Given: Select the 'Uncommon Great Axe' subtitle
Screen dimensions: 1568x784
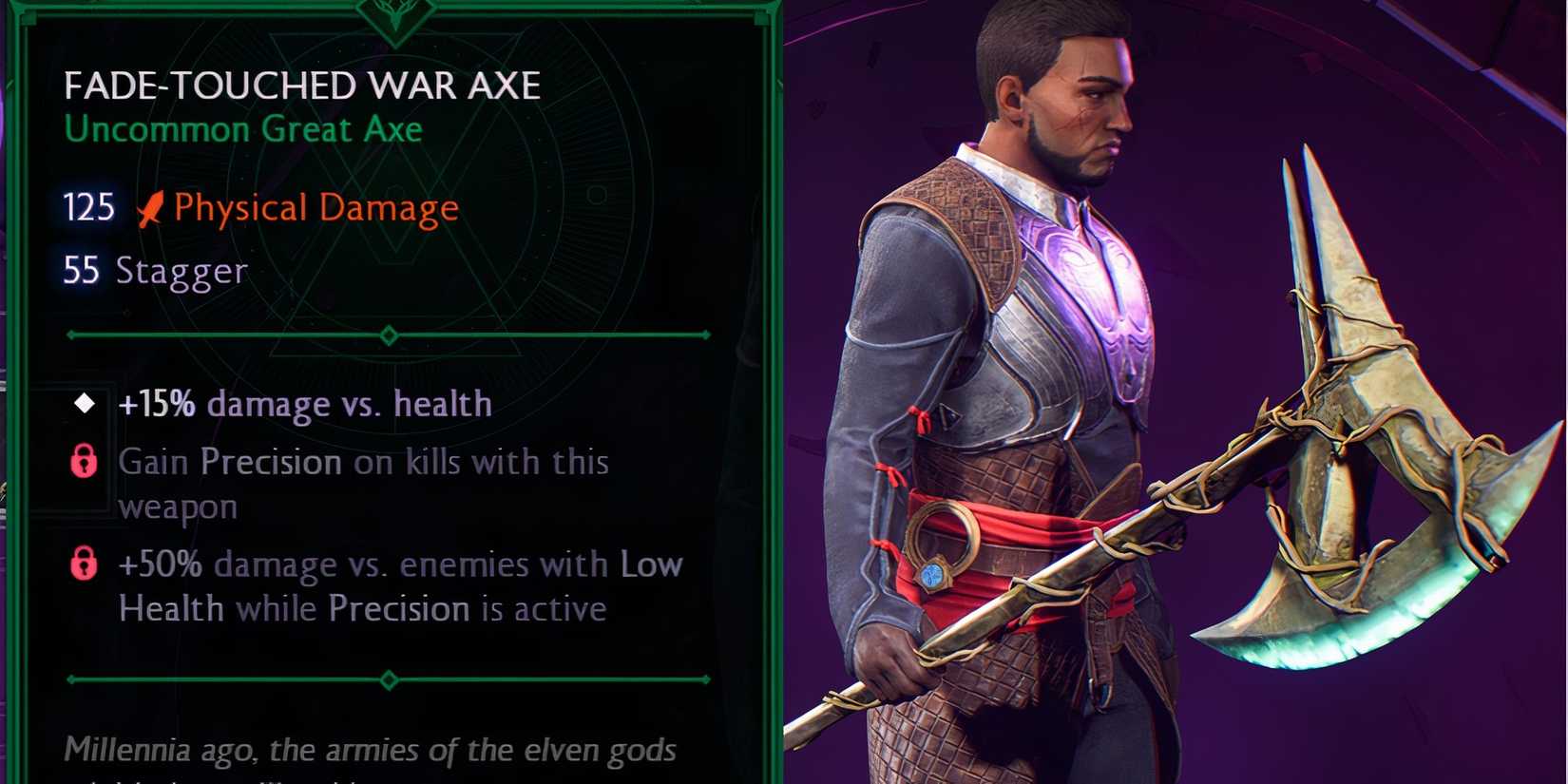Looking at the screenshot, I should click(243, 130).
